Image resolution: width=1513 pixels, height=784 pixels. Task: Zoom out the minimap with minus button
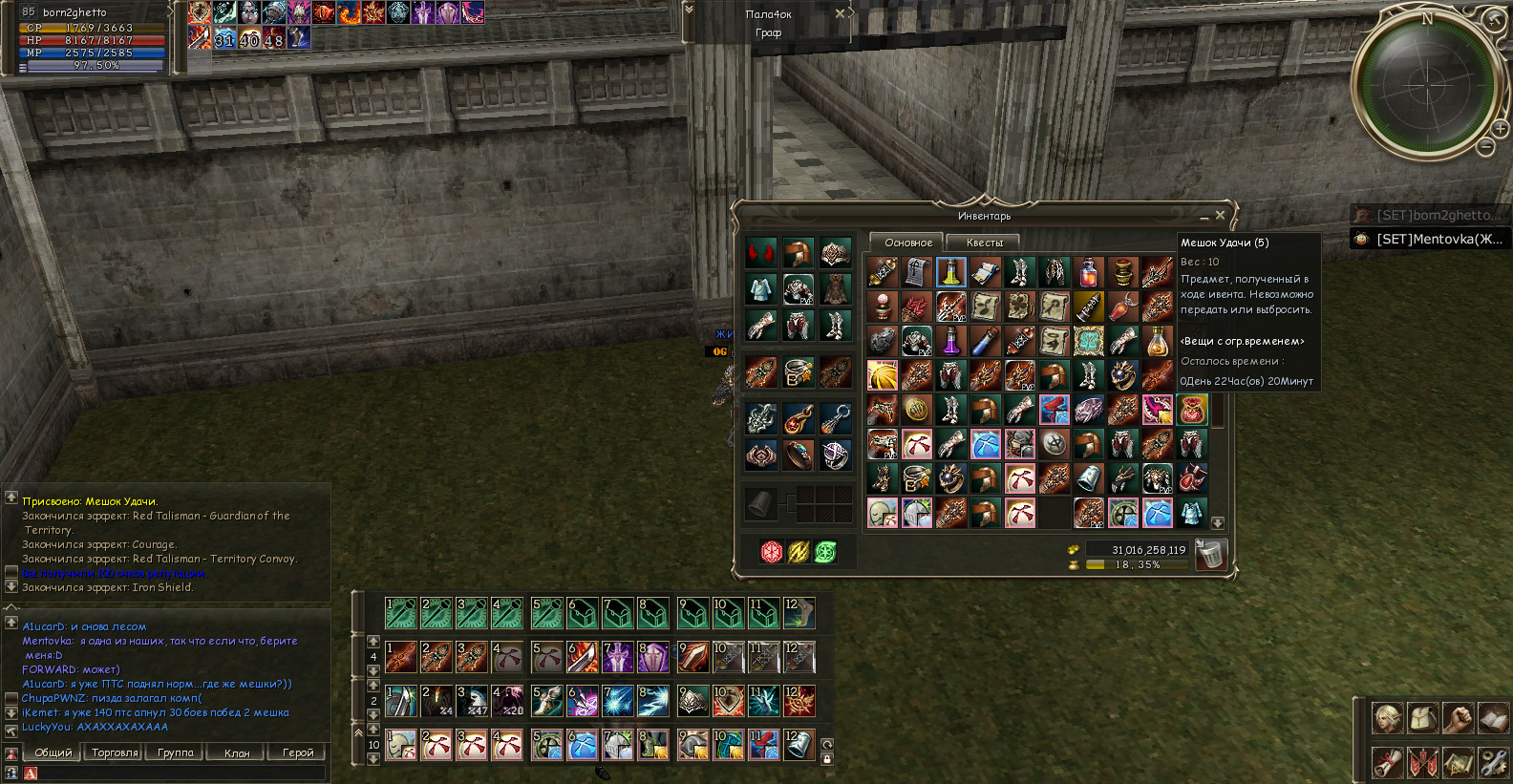pyautogui.click(x=1486, y=147)
